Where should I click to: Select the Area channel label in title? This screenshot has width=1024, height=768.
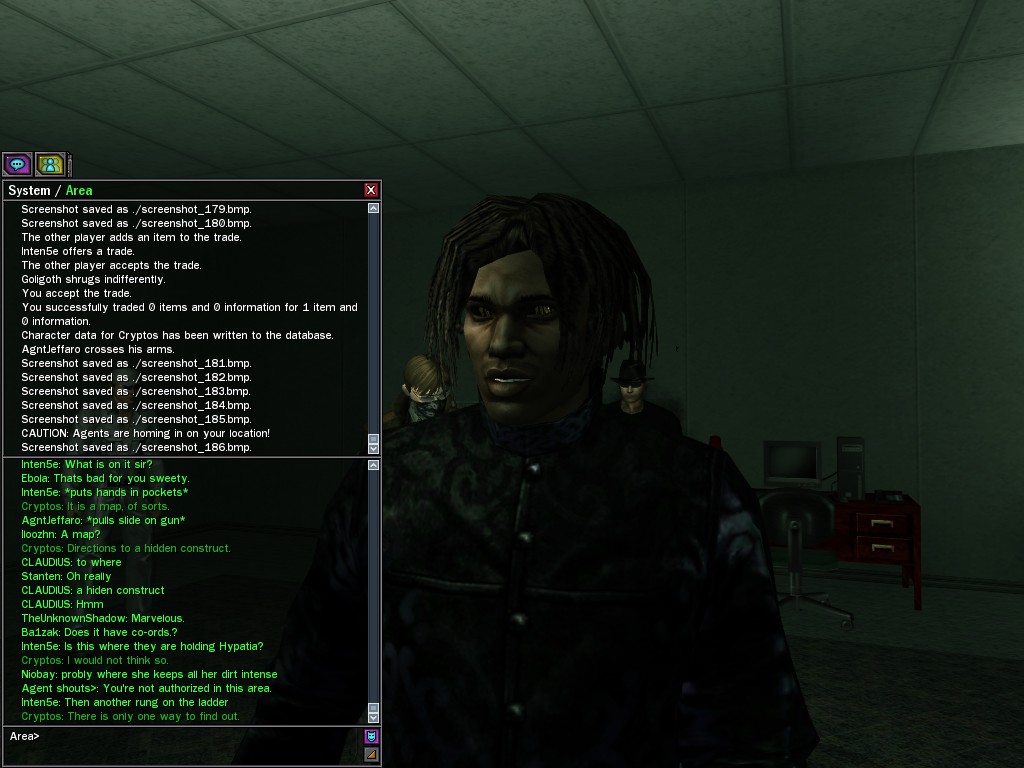pyautogui.click(x=79, y=190)
